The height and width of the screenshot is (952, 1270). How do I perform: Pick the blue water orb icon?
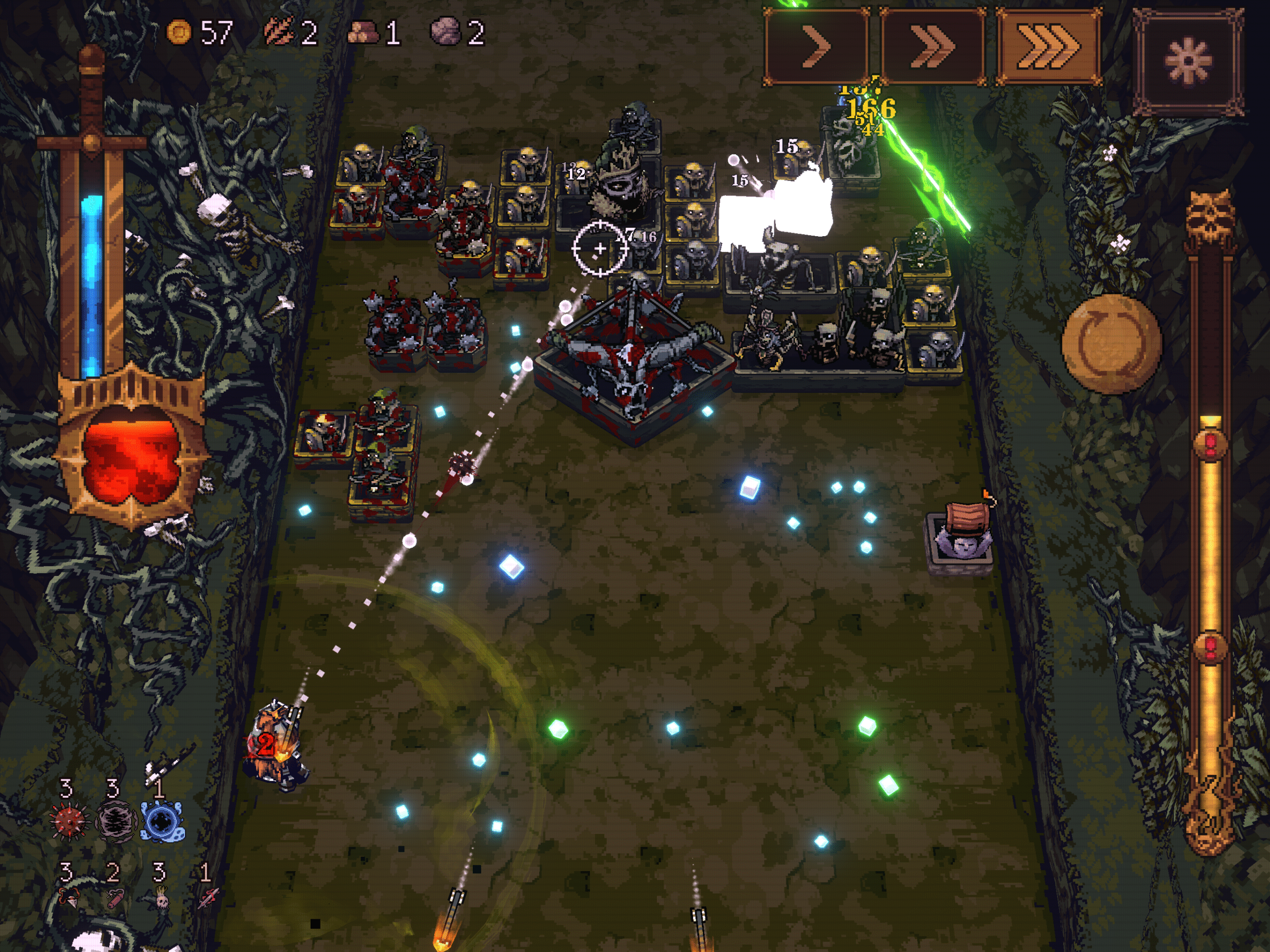click(x=163, y=821)
